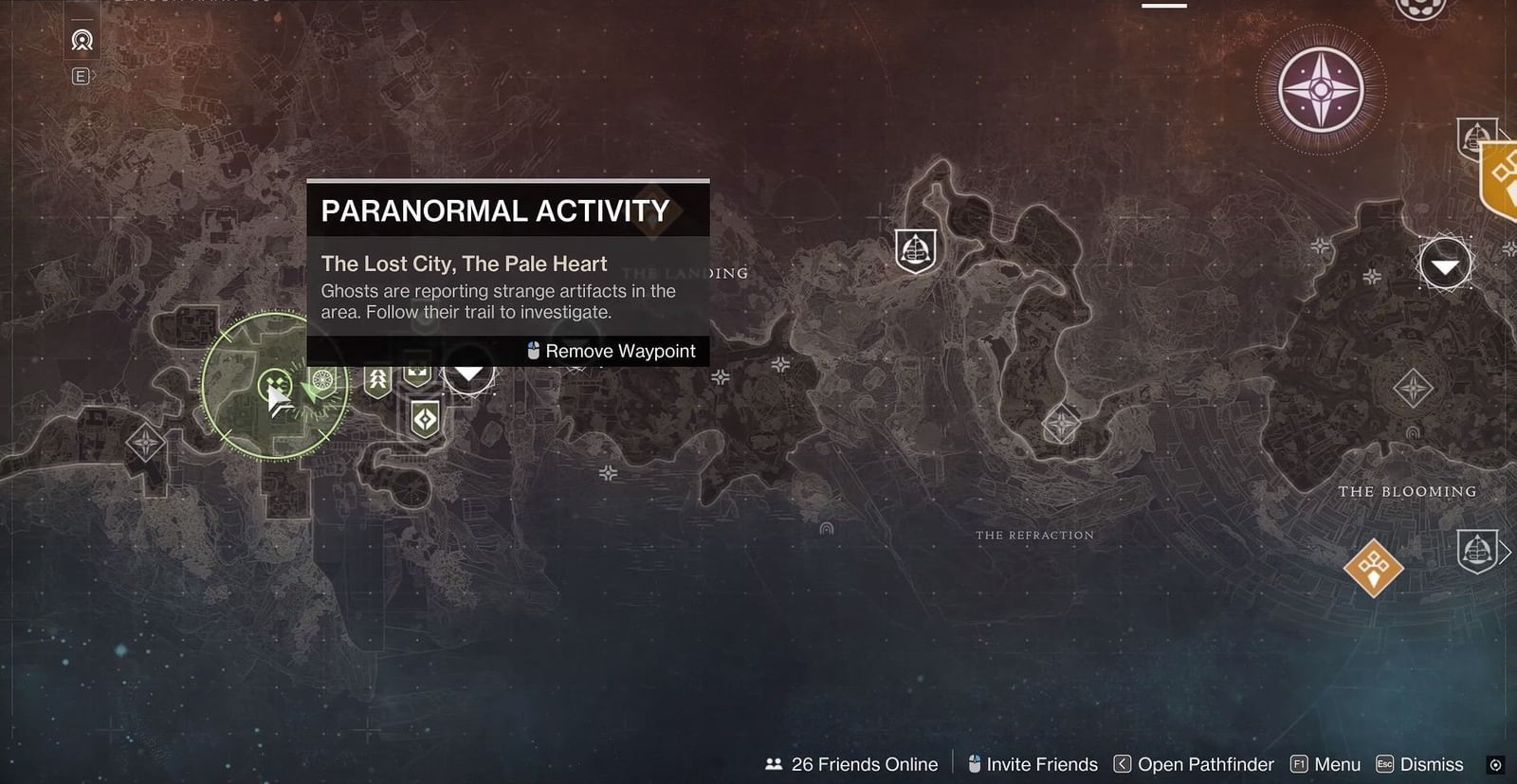Select the bow-emblem activity shield near The Landing

click(377, 379)
